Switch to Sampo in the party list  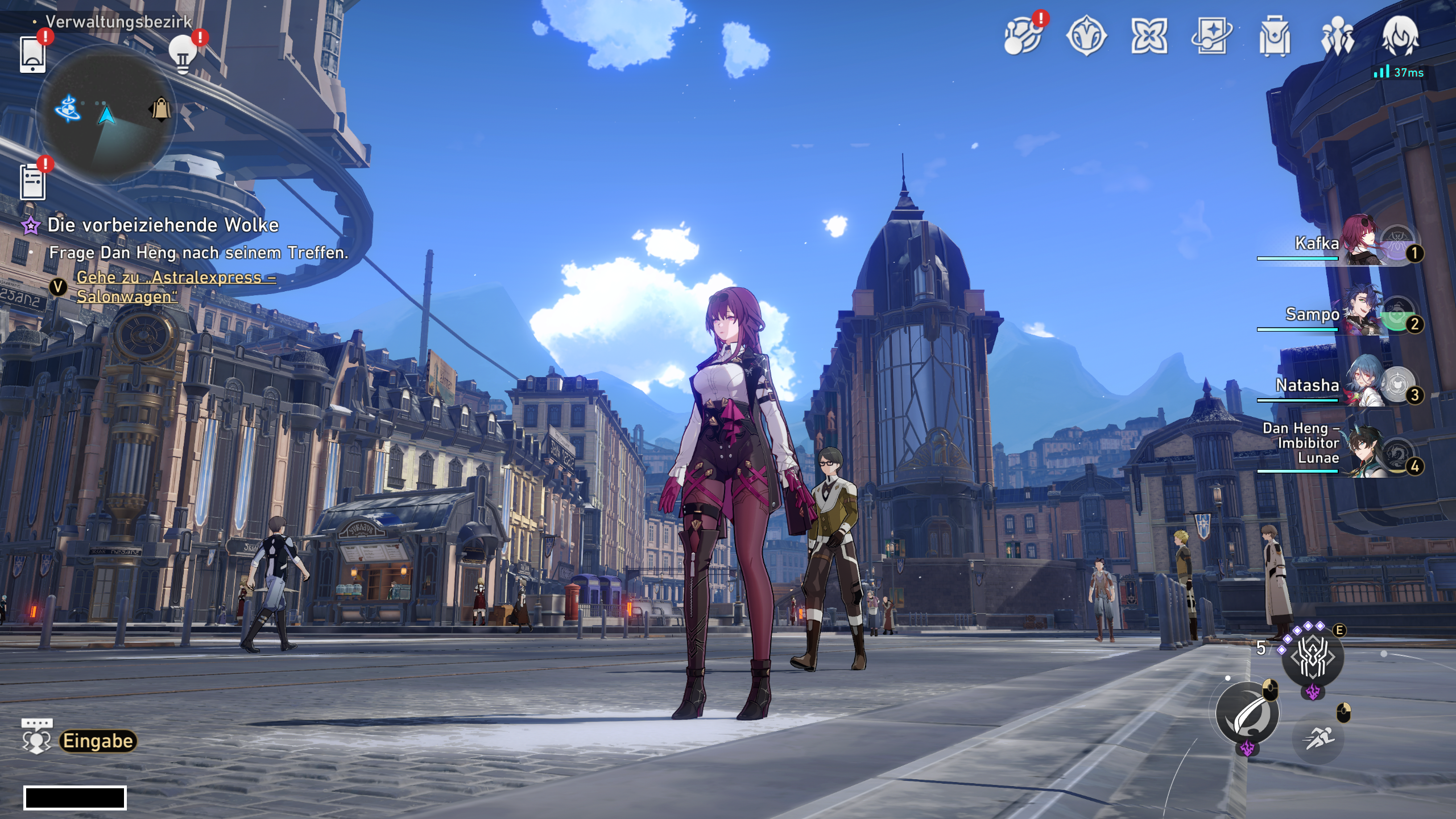click(x=1359, y=314)
